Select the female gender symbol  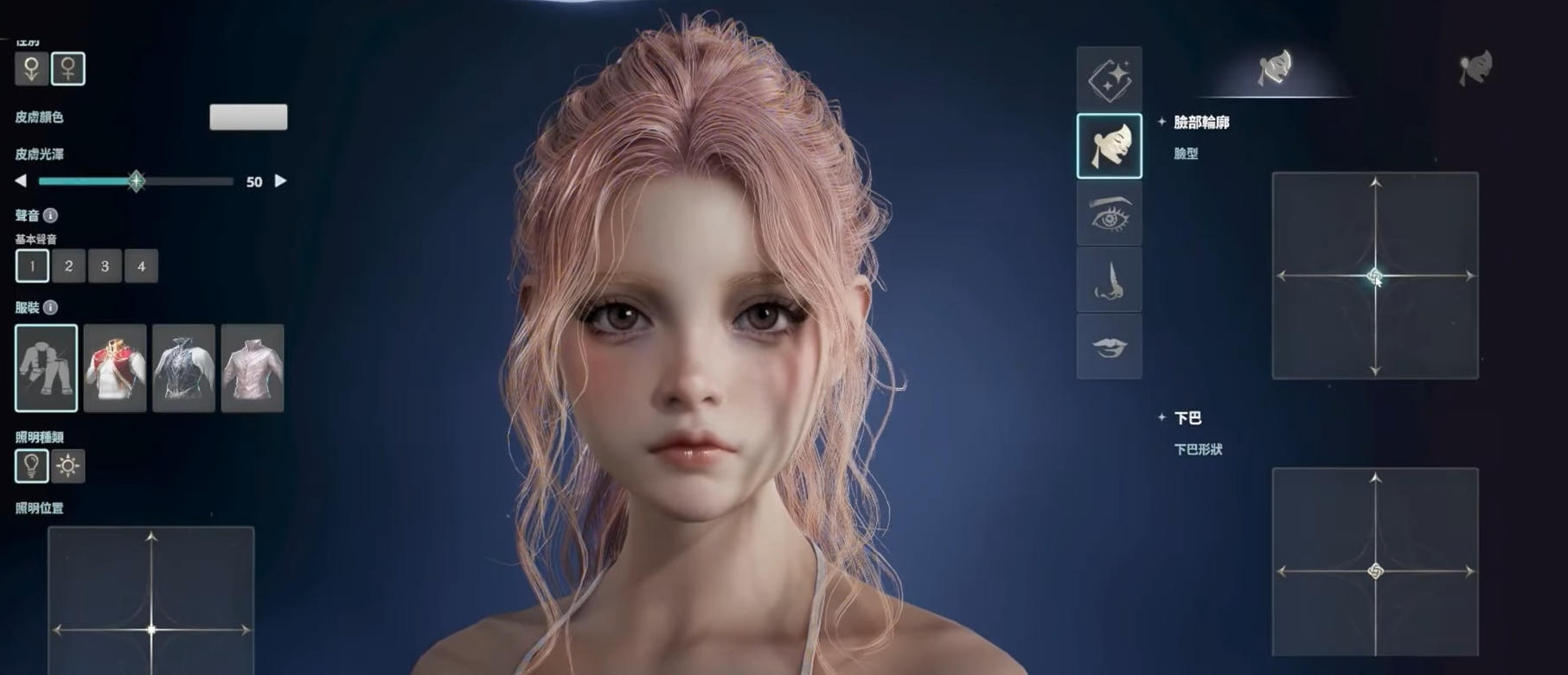pyautogui.click(x=69, y=70)
